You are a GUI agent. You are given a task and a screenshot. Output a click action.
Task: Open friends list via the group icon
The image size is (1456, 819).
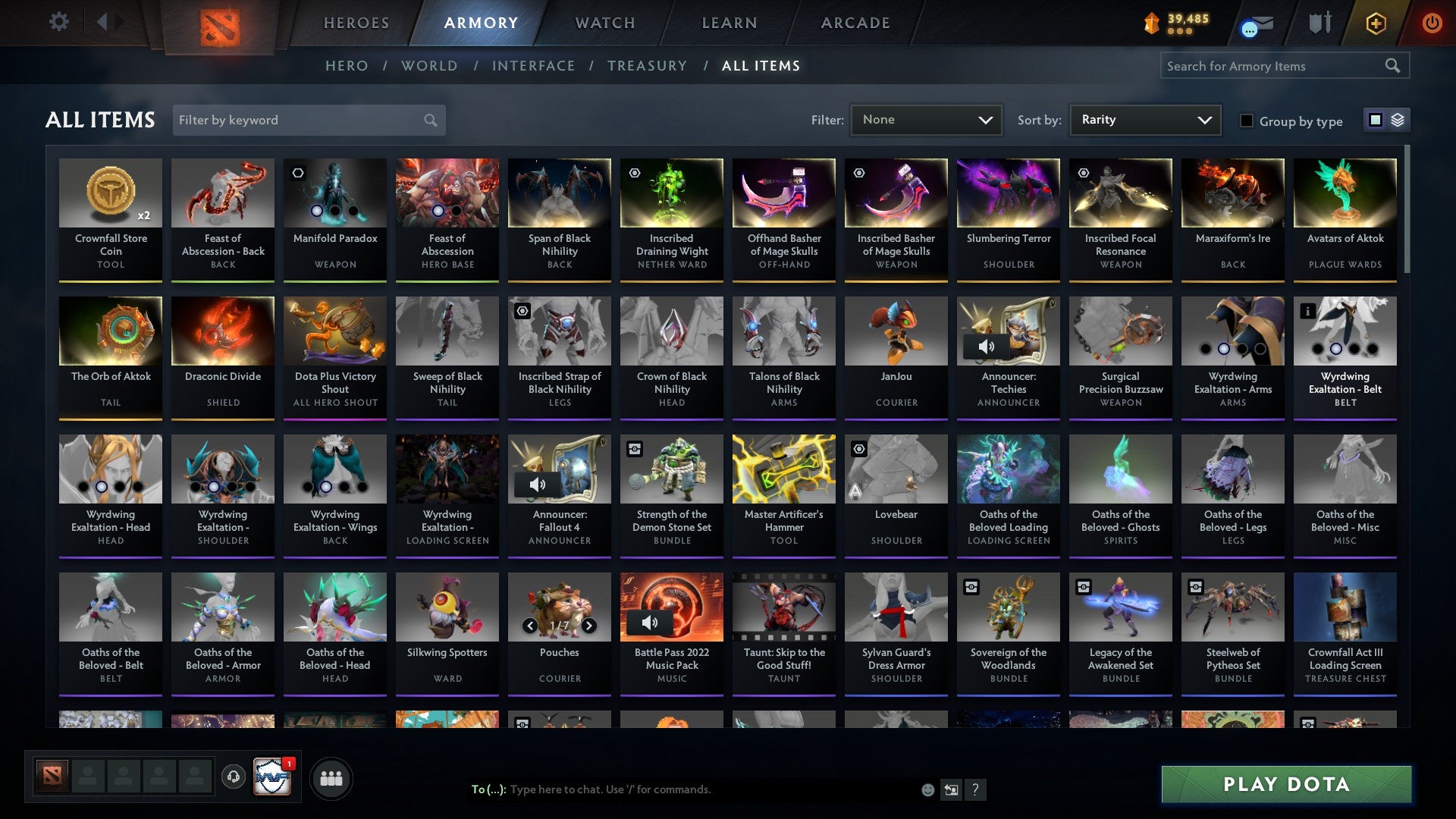(331, 777)
